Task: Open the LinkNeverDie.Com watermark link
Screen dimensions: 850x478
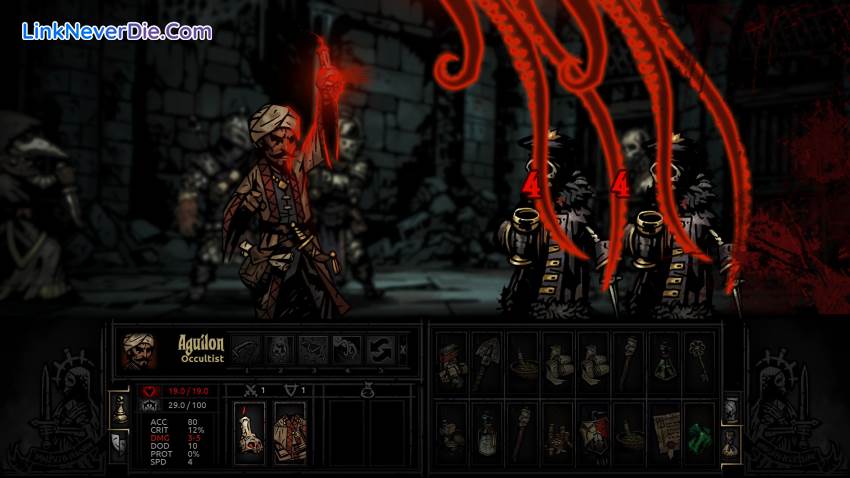Action: 116,31
